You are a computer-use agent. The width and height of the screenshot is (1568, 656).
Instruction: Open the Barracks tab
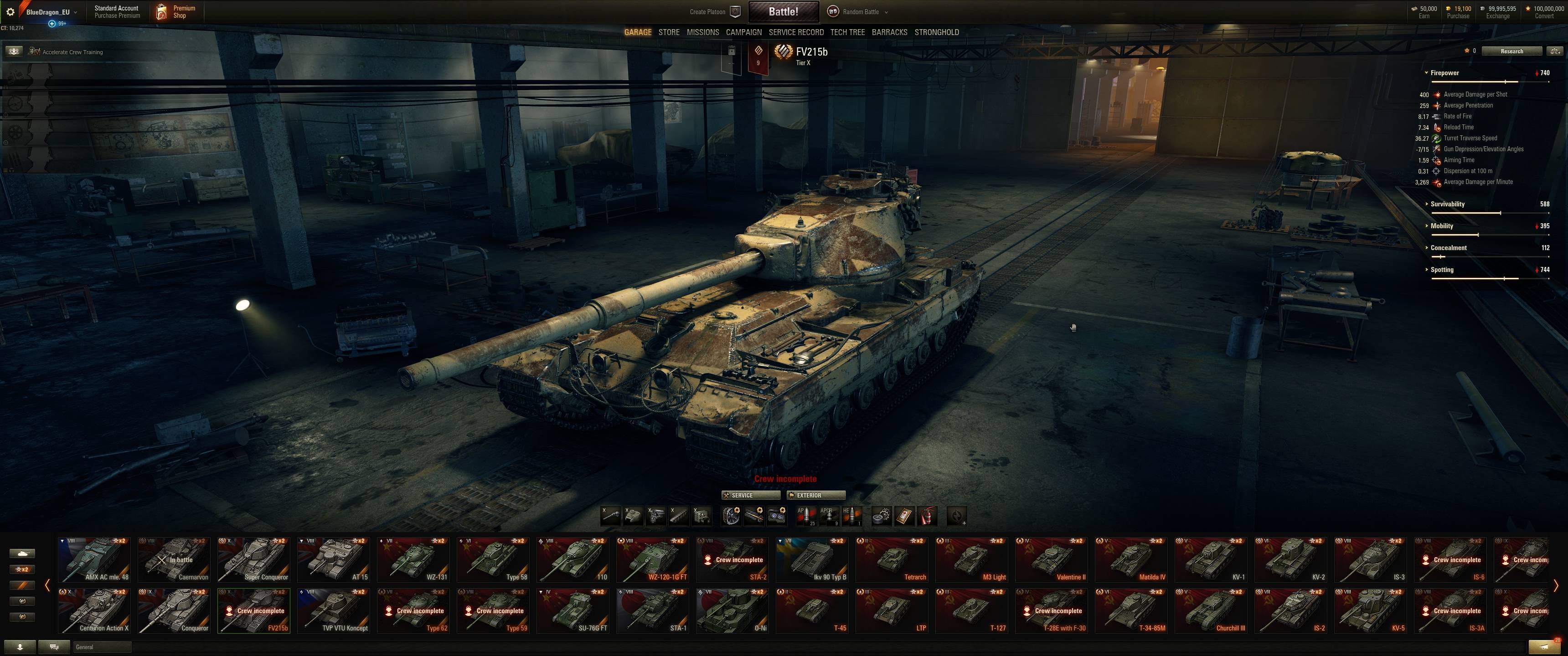(889, 32)
